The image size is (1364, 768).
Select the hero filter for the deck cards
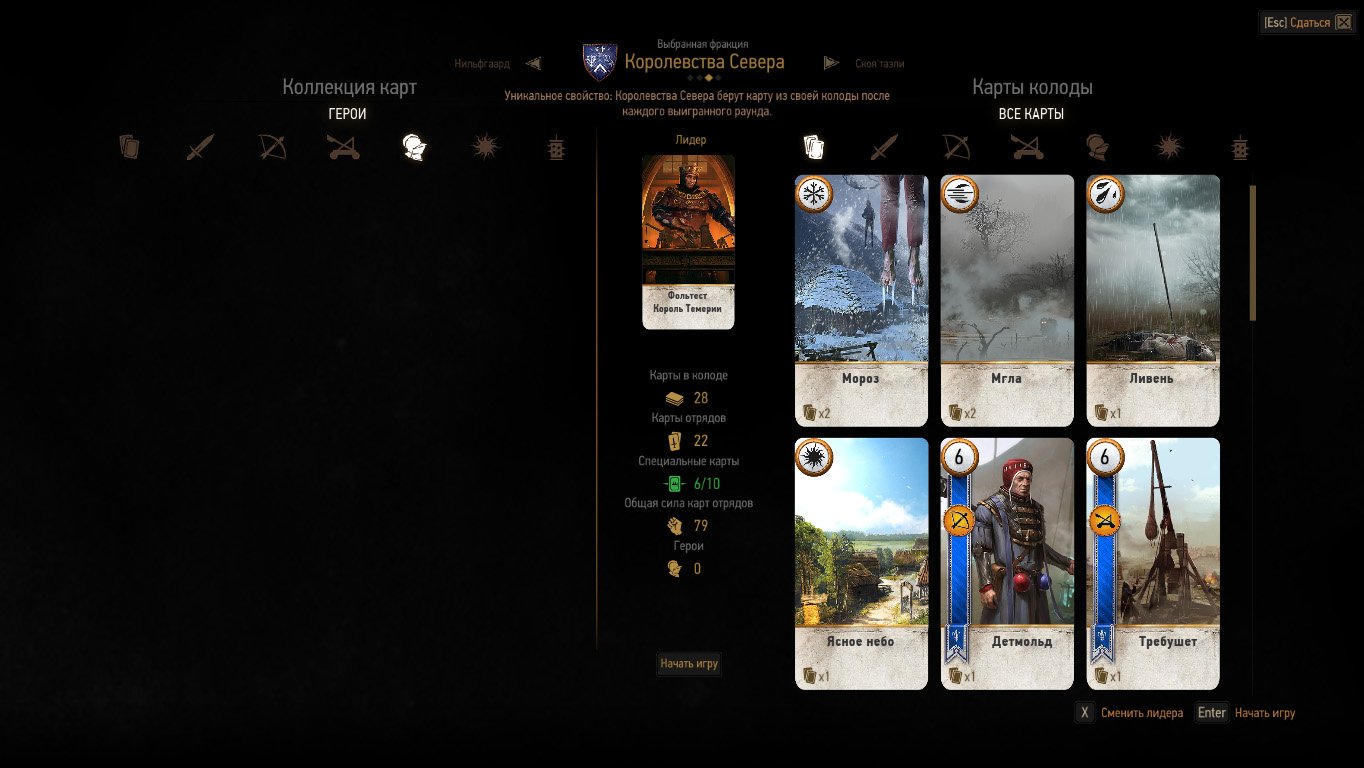coord(1097,146)
